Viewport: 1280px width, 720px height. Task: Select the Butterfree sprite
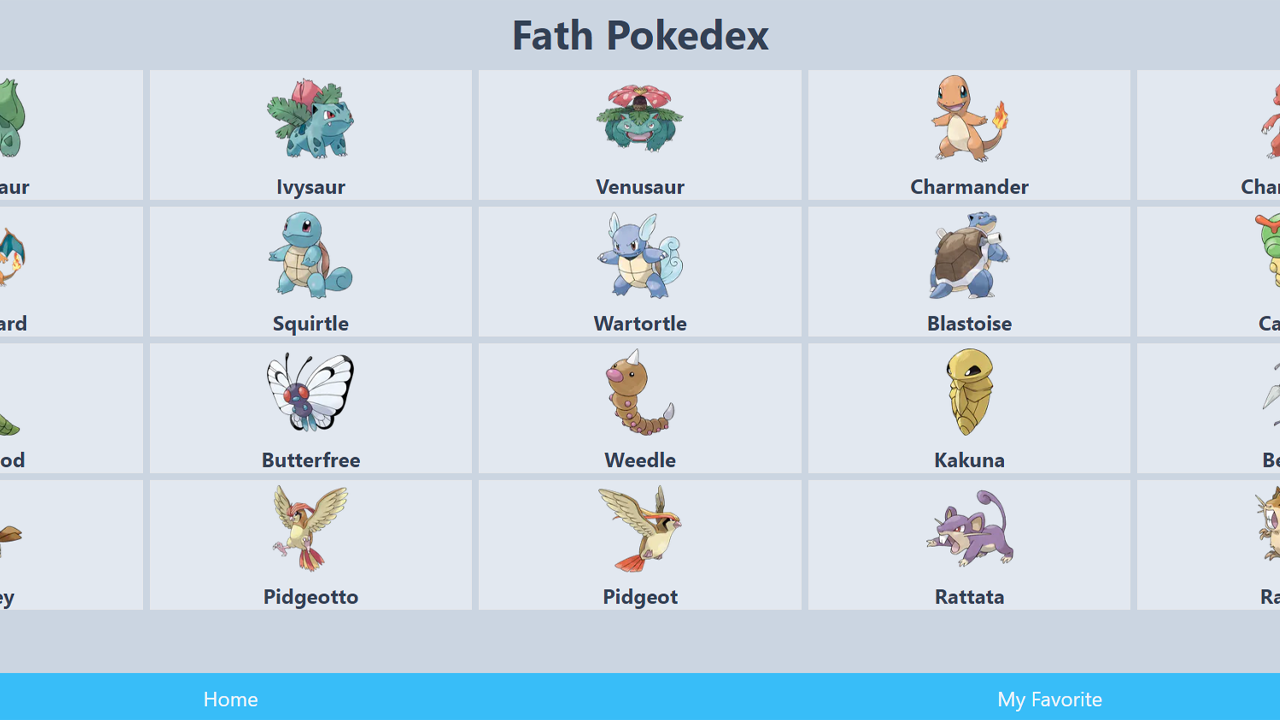(x=310, y=392)
